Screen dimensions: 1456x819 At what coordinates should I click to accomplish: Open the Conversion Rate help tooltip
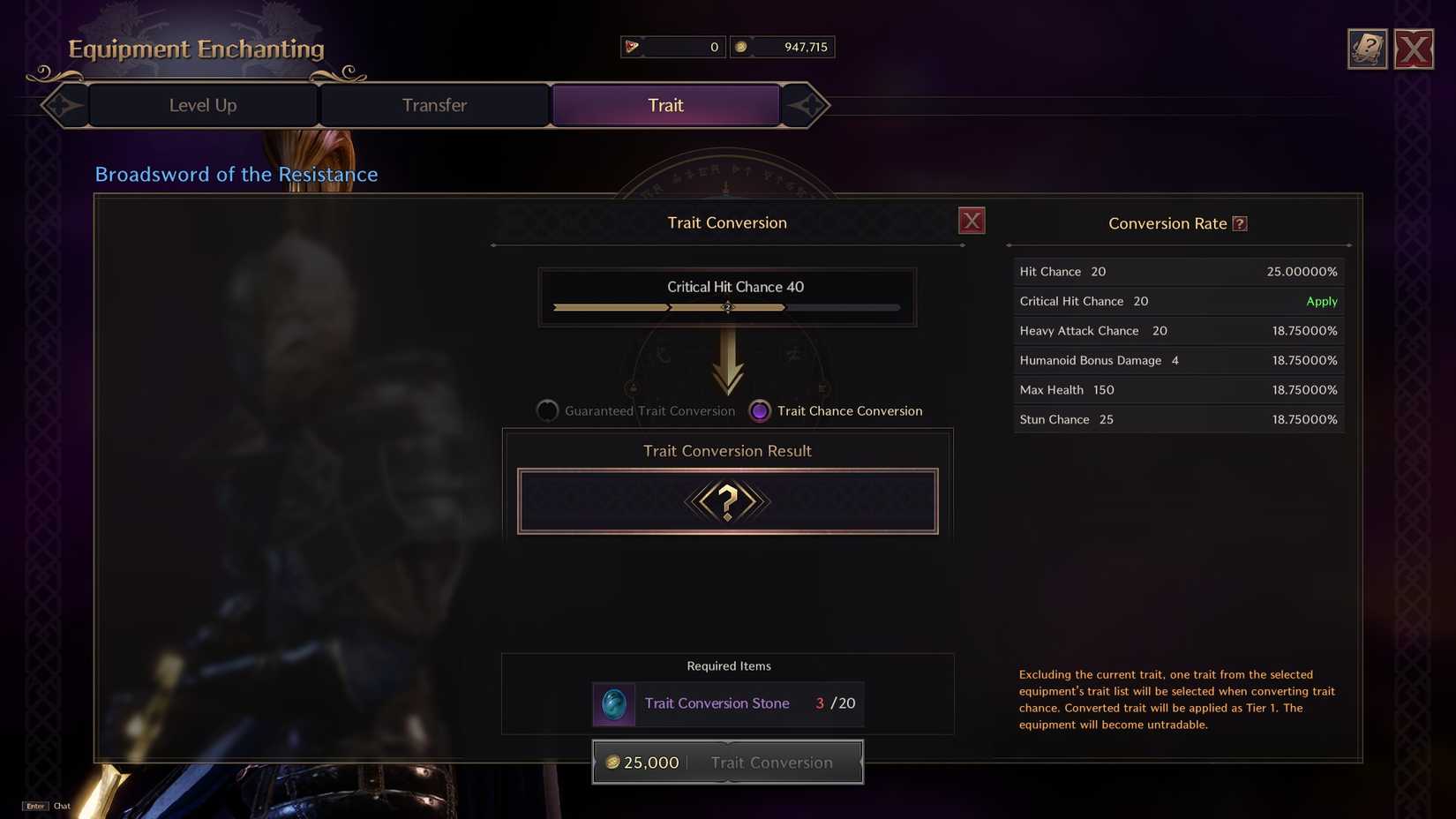[x=1242, y=223]
